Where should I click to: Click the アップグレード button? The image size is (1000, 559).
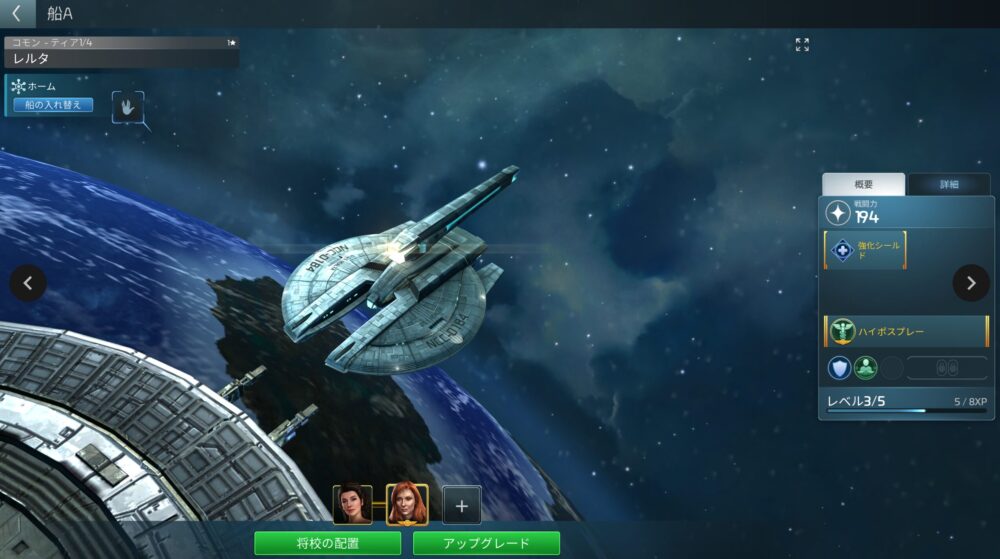click(486, 543)
